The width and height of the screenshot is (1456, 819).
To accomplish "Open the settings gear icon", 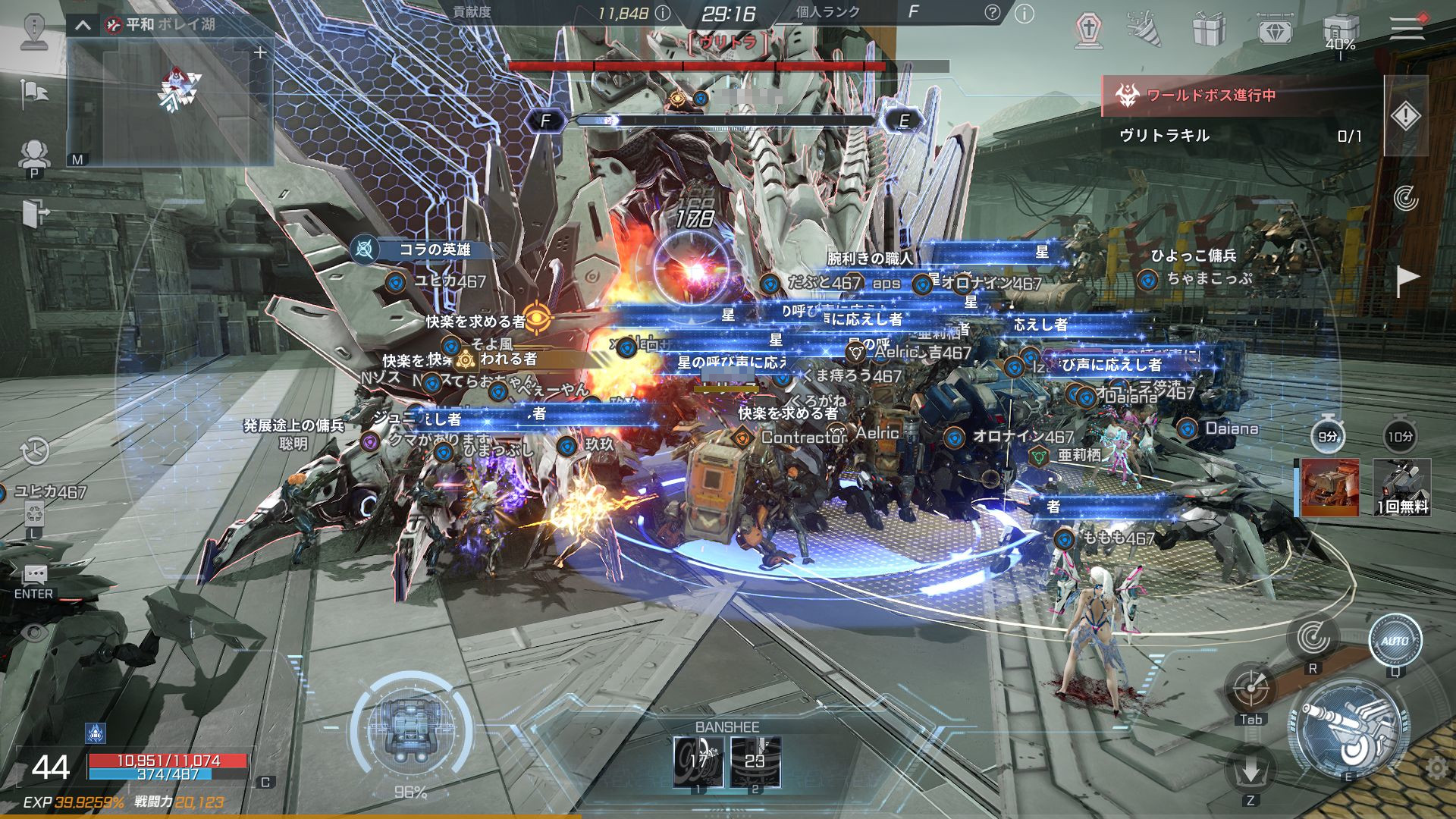I will point(1436,769).
